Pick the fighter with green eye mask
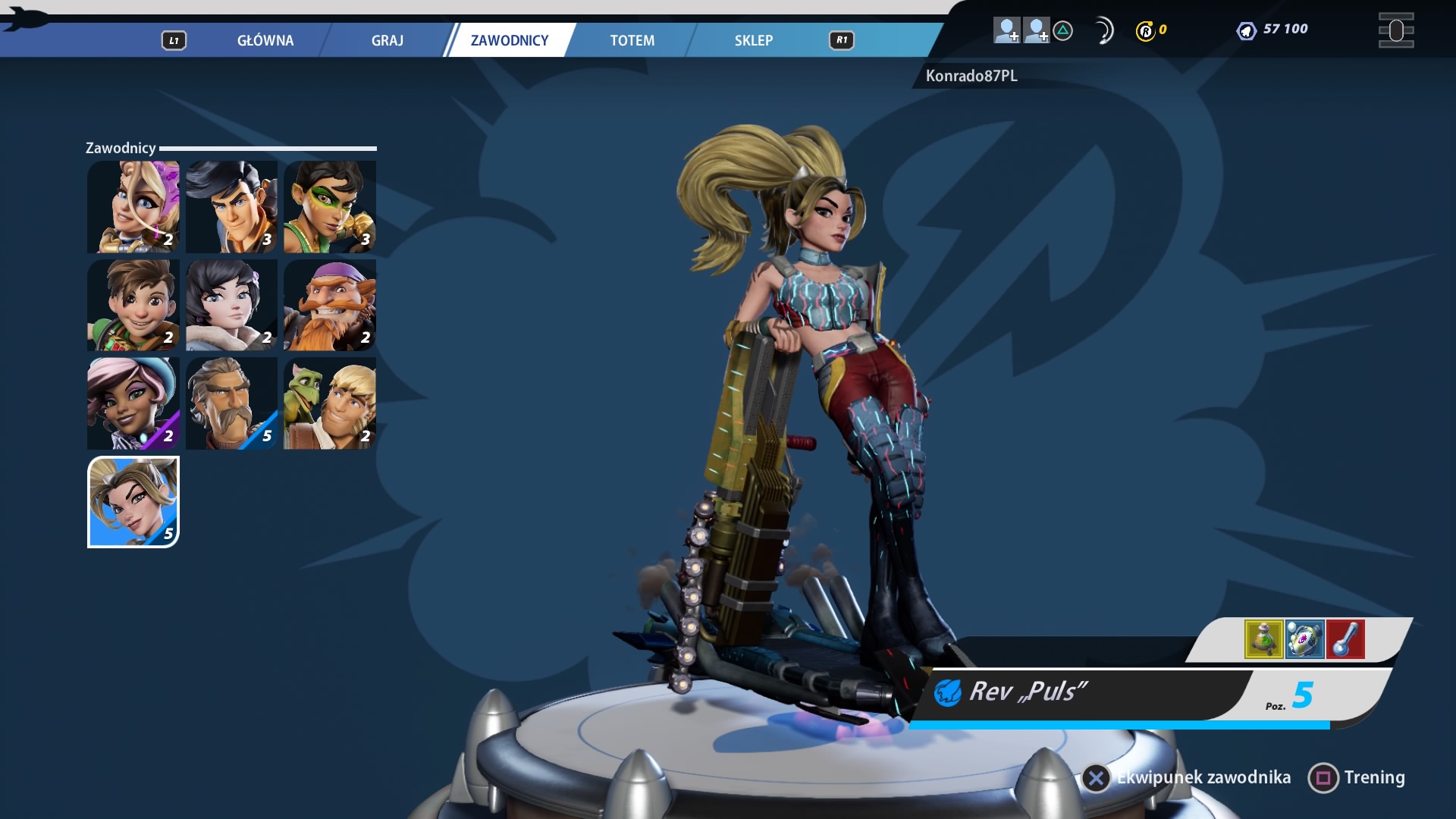The width and height of the screenshot is (1456, 819). (330, 206)
